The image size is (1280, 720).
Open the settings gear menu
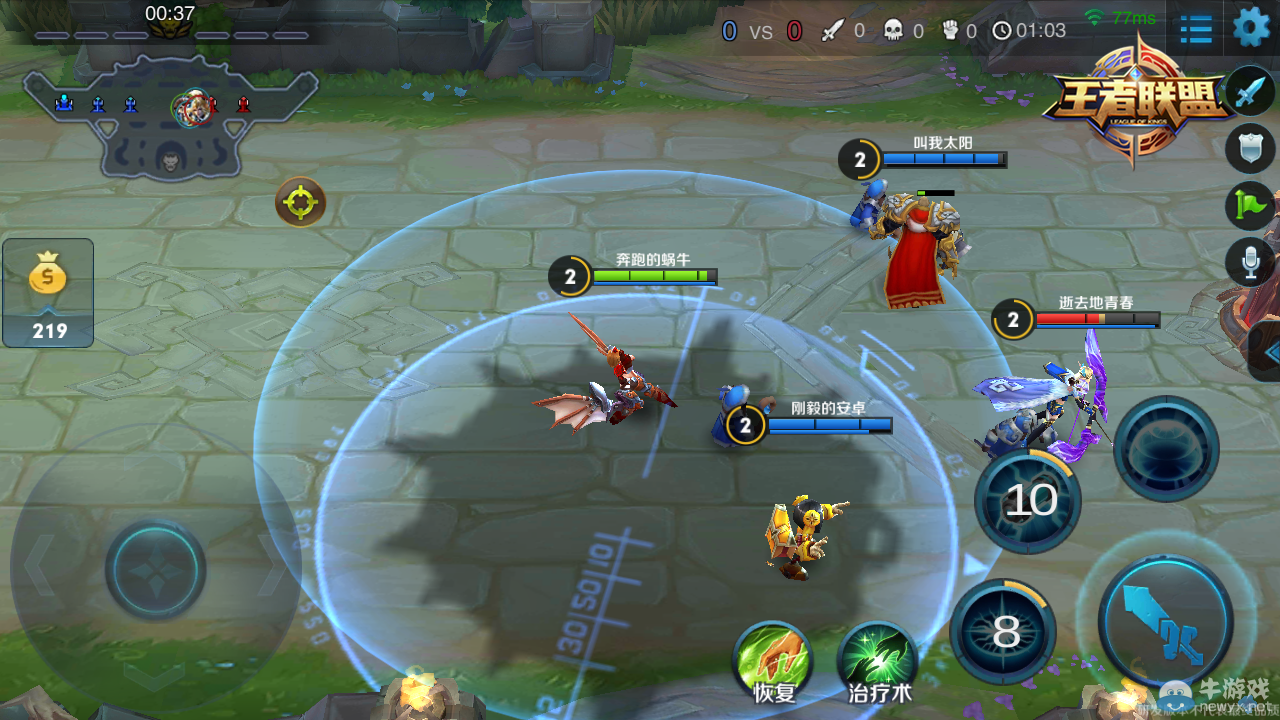(x=1251, y=27)
